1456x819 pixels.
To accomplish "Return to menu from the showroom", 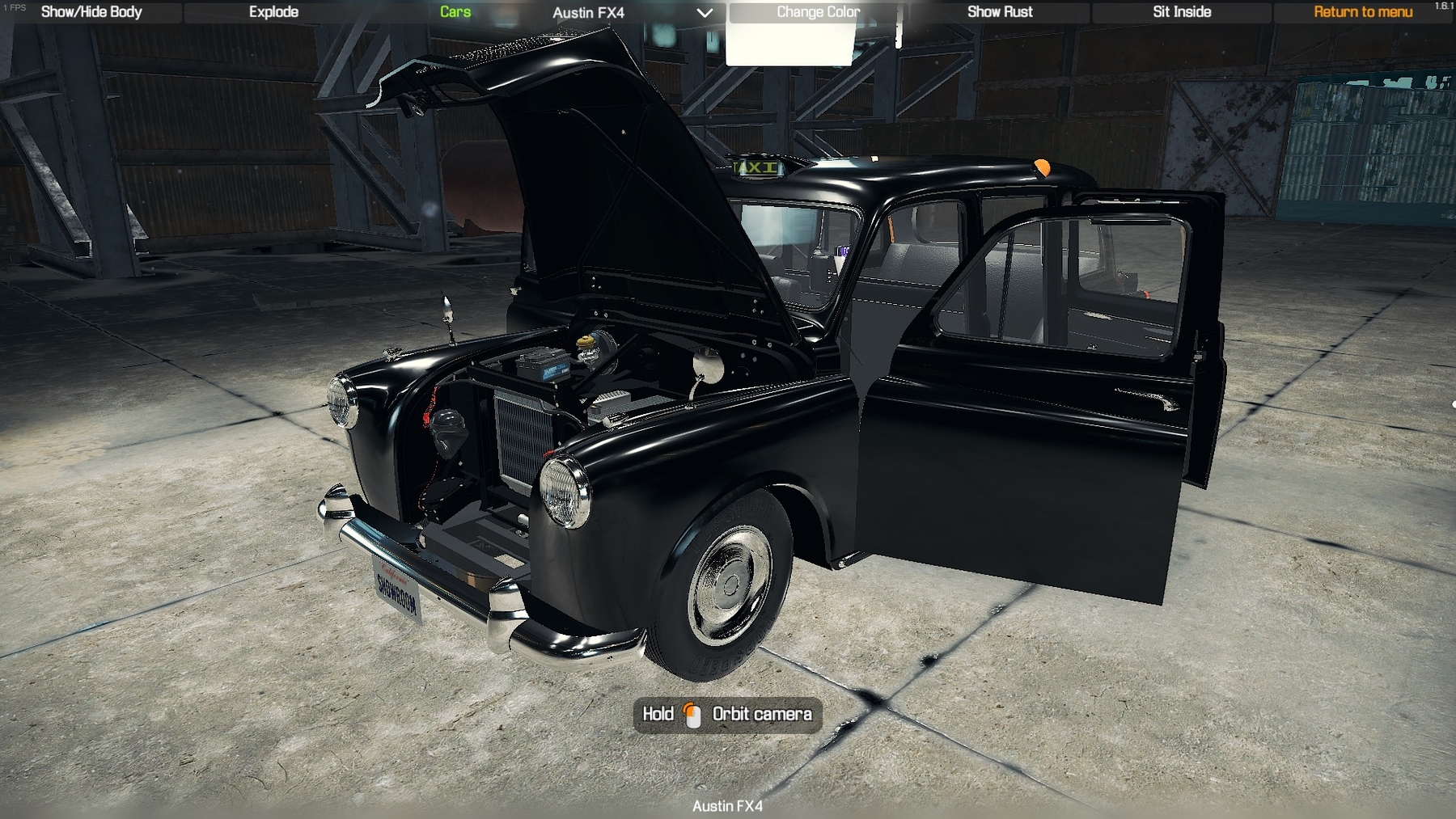I will click(1363, 12).
